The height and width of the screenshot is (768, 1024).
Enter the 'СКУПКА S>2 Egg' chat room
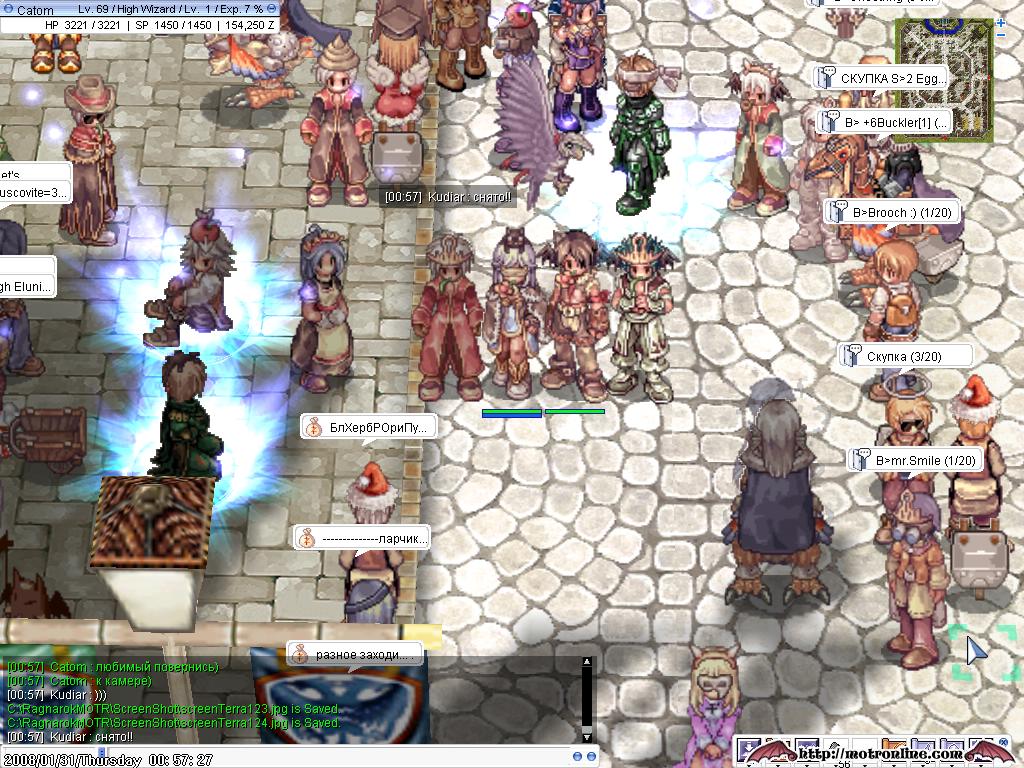880,78
